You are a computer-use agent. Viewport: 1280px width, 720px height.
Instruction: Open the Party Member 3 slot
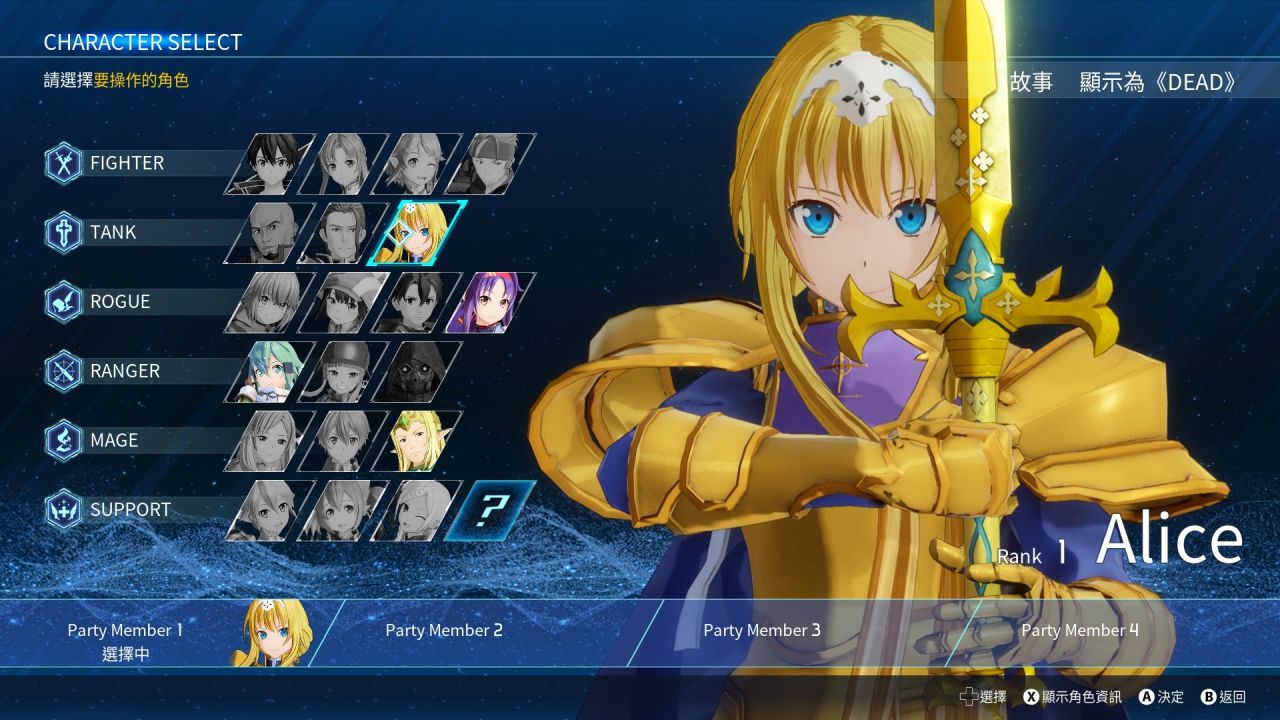[x=762, y=631]
